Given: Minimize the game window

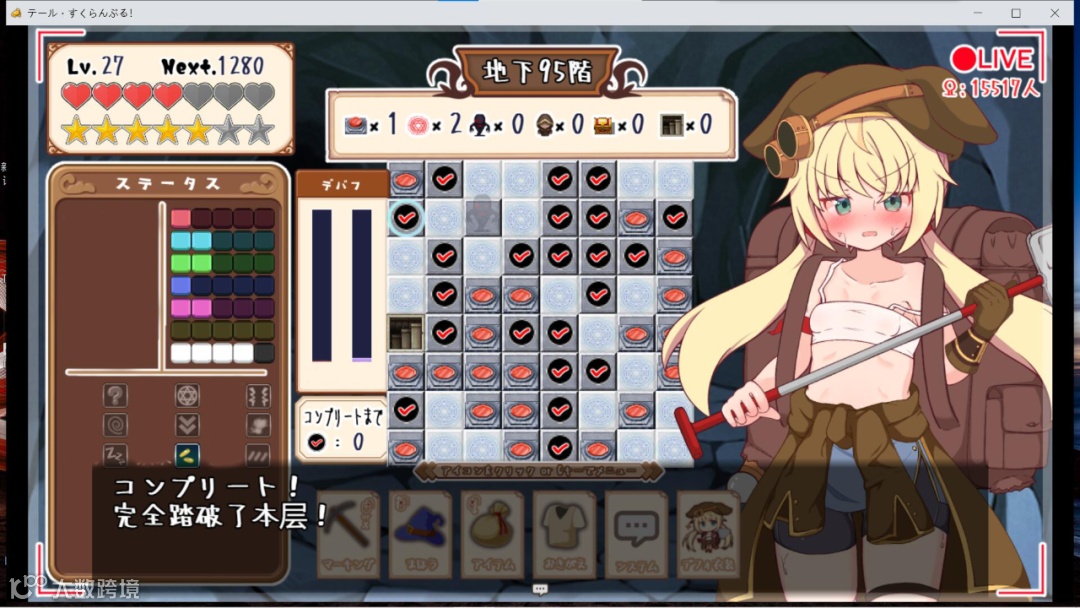Looking at the screenshot, I should [x=977, y=13].
